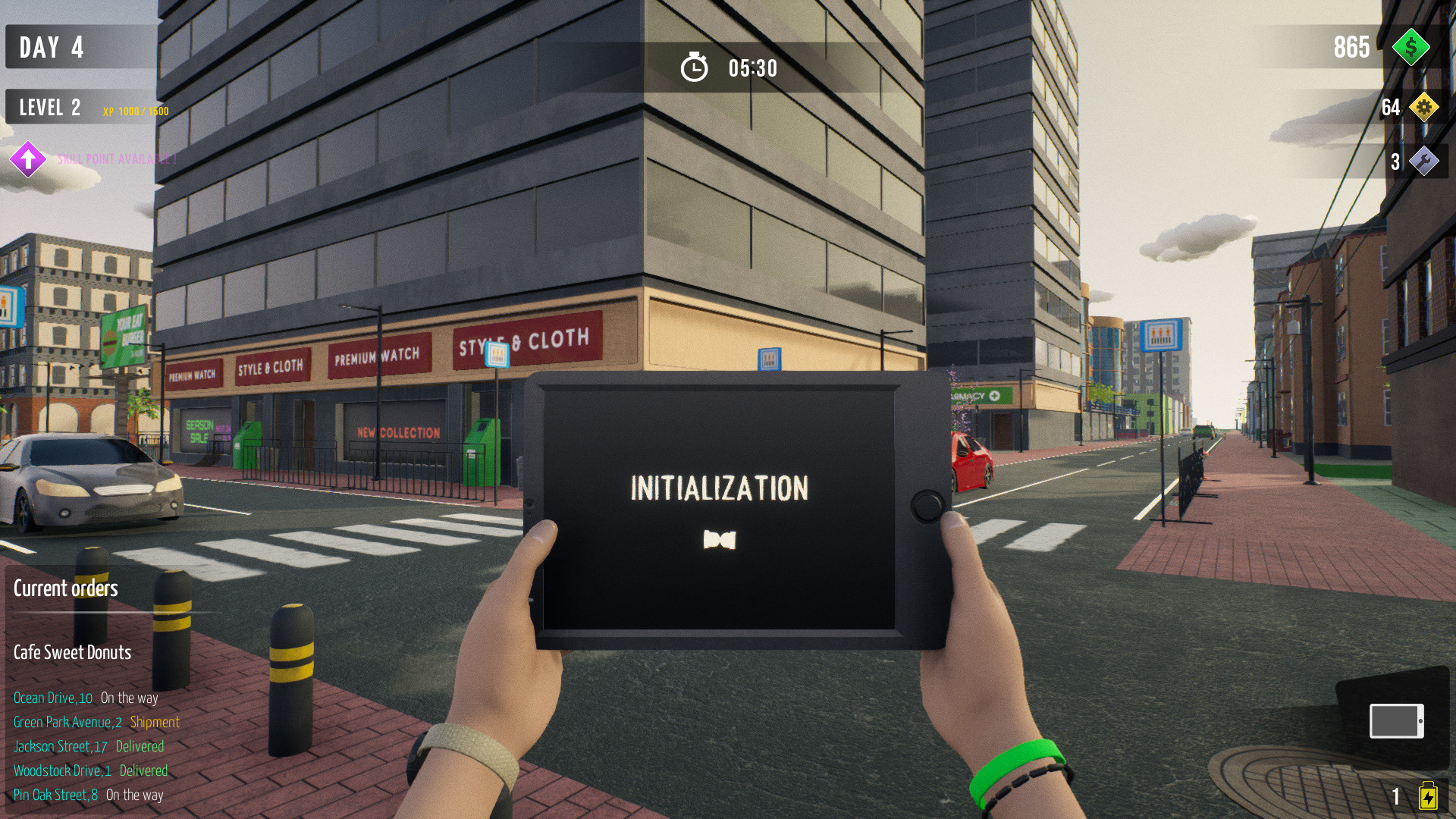Open the skill point upgrade icon
This screenshot has height=819, width=1456.
(x=28, y=159)
